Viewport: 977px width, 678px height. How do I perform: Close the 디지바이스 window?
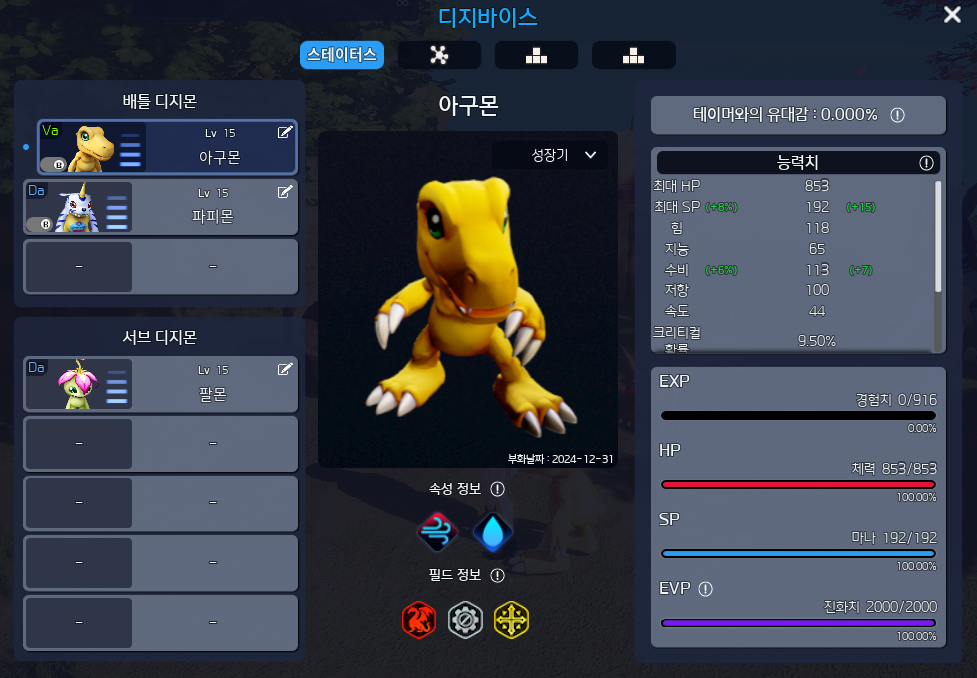tap(953, 15)
